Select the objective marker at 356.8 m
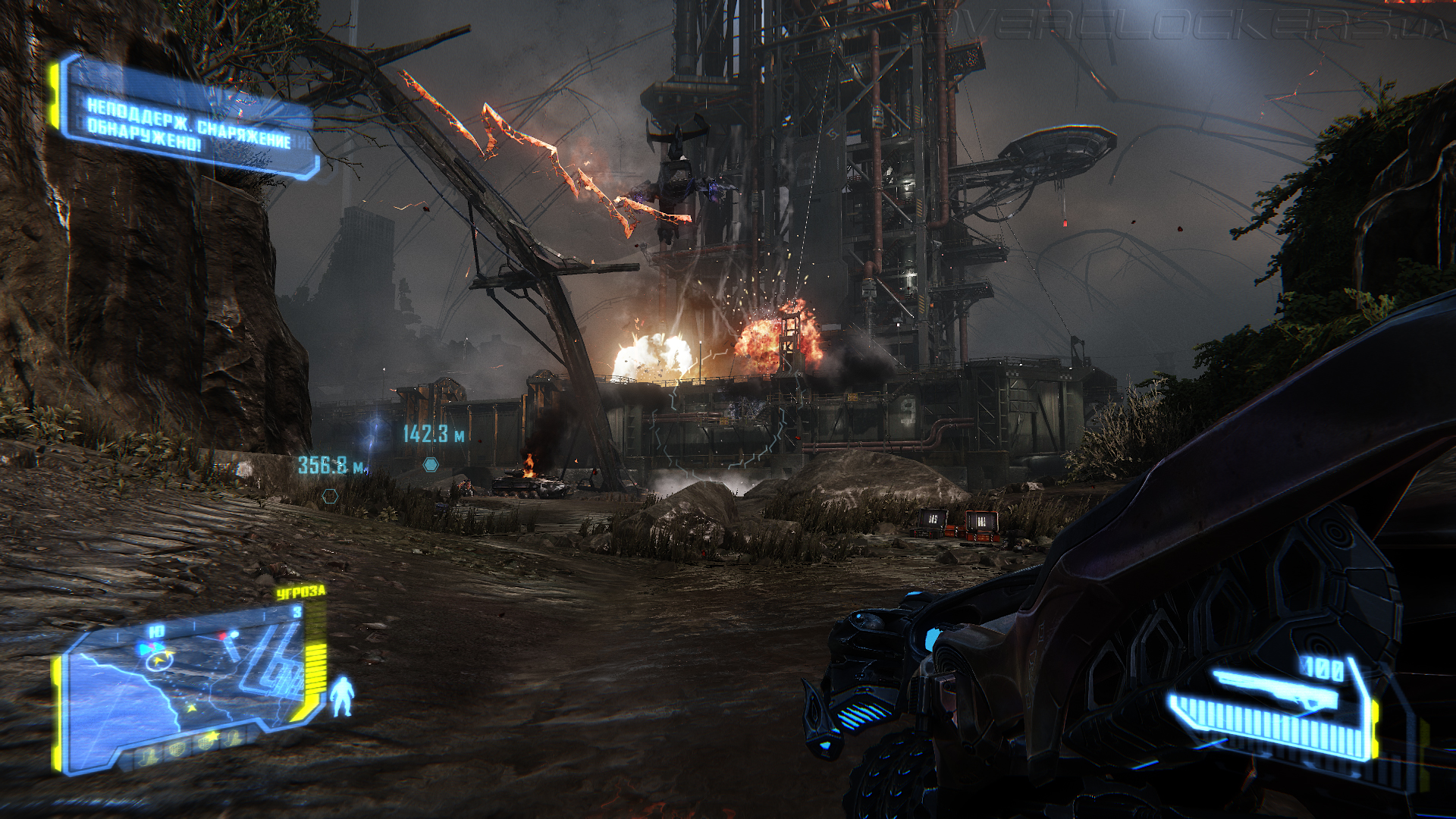The width and height of the screenshot is (1456, 819). (x=330, y=496)
